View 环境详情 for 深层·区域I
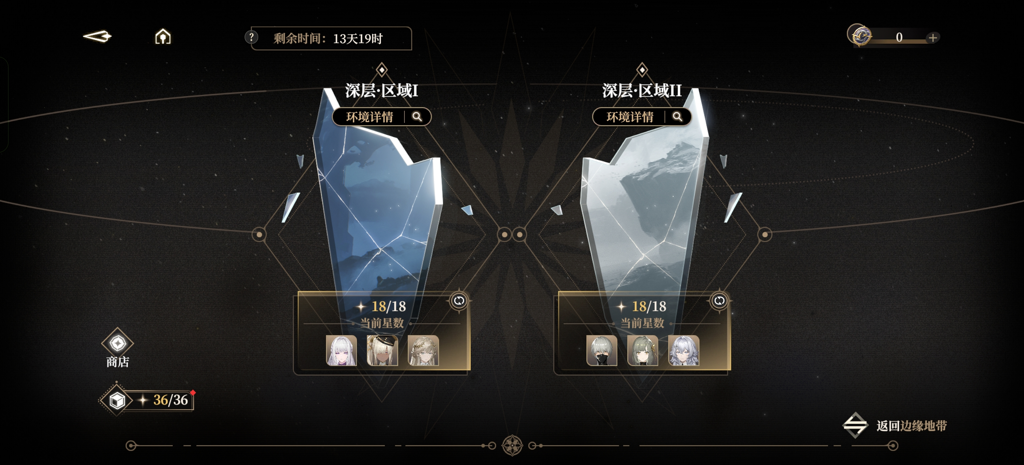 [382, 117]
